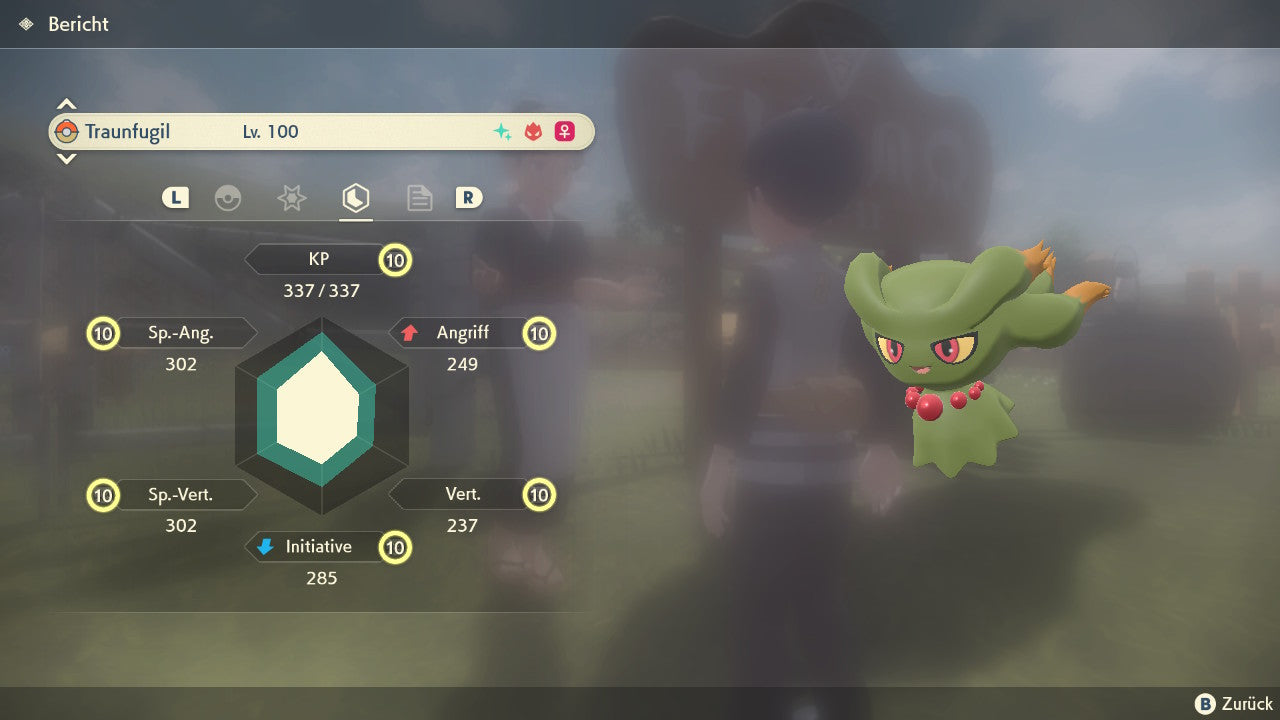Open the starburst-shaped tab
Screen dimensions: 1280x720
291,198
